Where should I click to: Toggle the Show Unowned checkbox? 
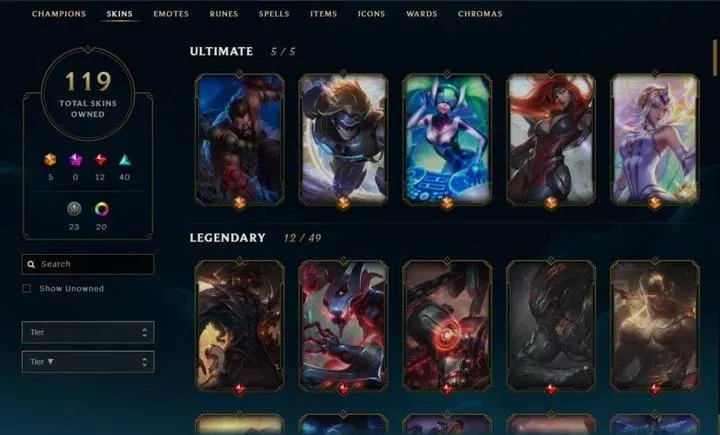tap(27, 289)
